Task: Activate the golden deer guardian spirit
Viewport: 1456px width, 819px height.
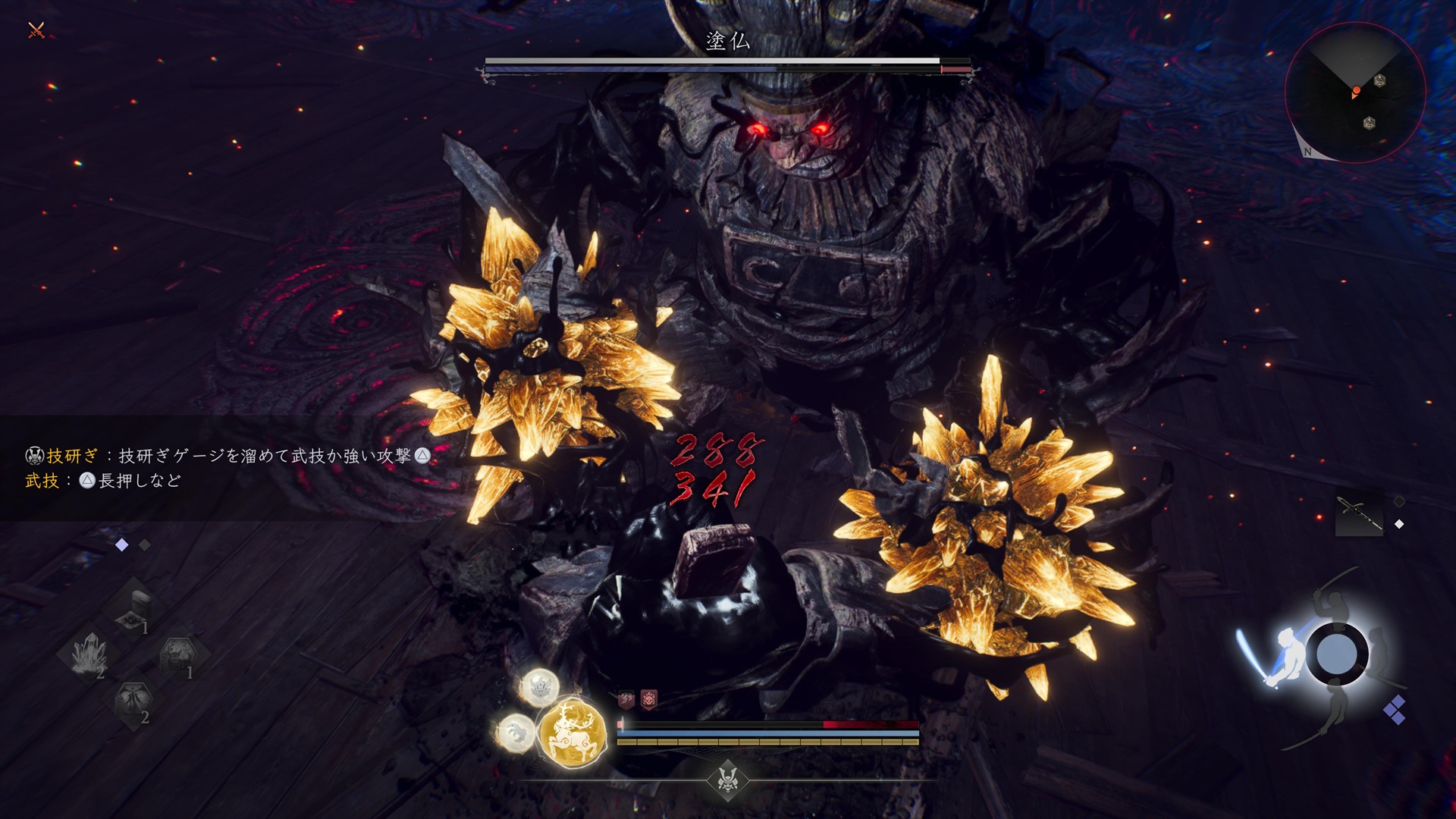Action: pos(573,733)
